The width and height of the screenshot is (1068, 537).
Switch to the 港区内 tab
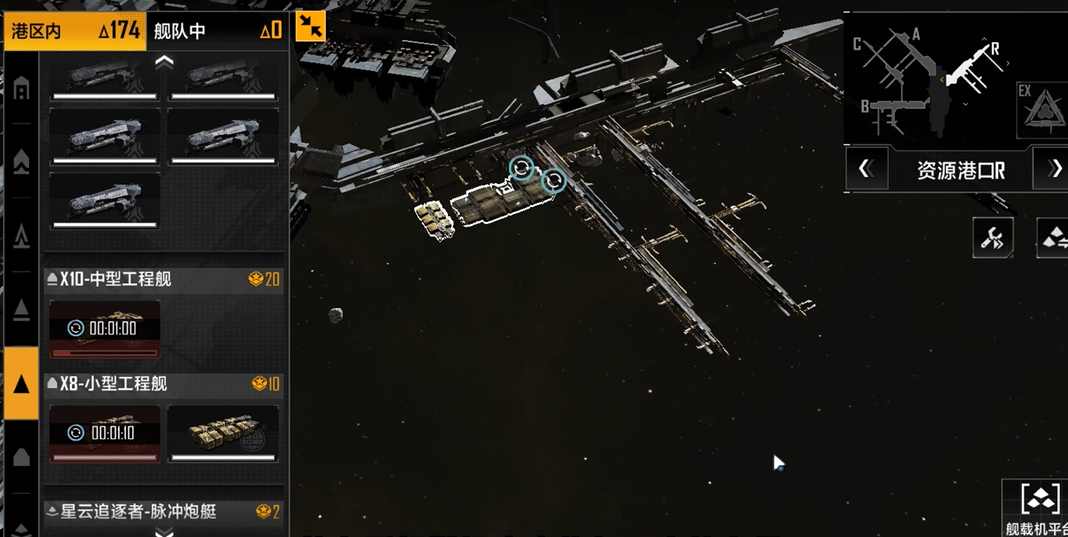[x=74, y=30]
